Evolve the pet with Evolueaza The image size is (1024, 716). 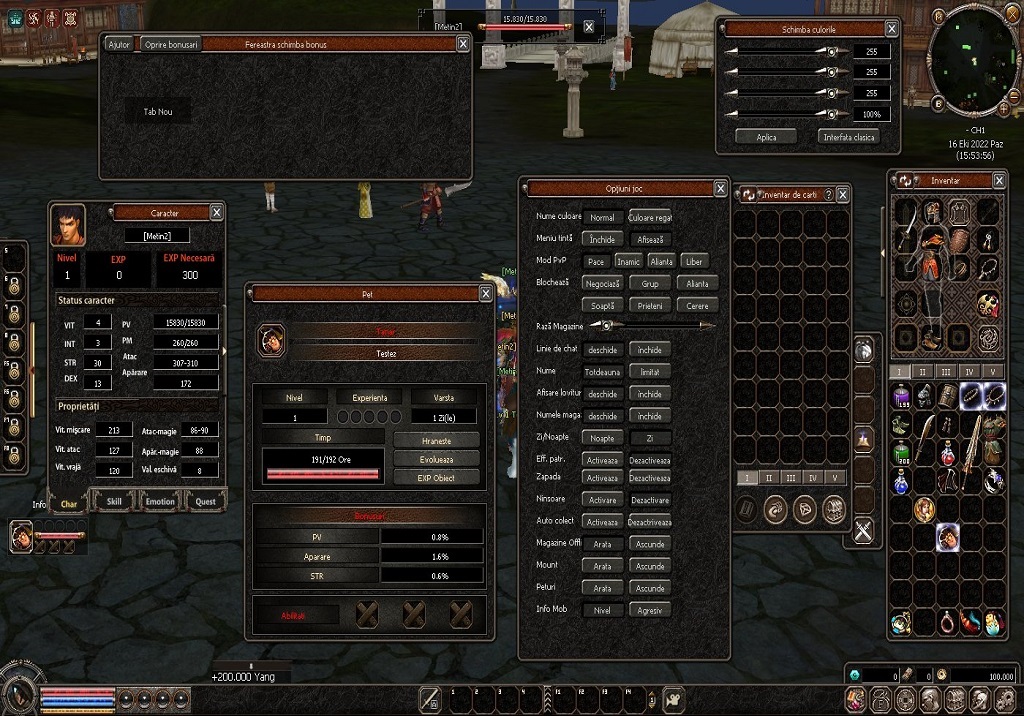436,459
